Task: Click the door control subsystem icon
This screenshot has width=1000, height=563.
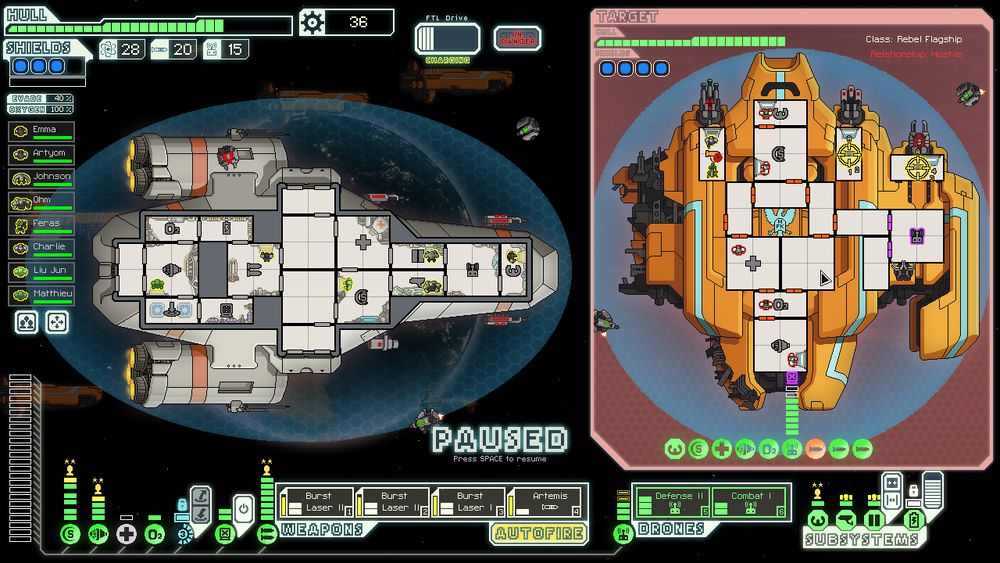Action: click(x=873, y=520)
